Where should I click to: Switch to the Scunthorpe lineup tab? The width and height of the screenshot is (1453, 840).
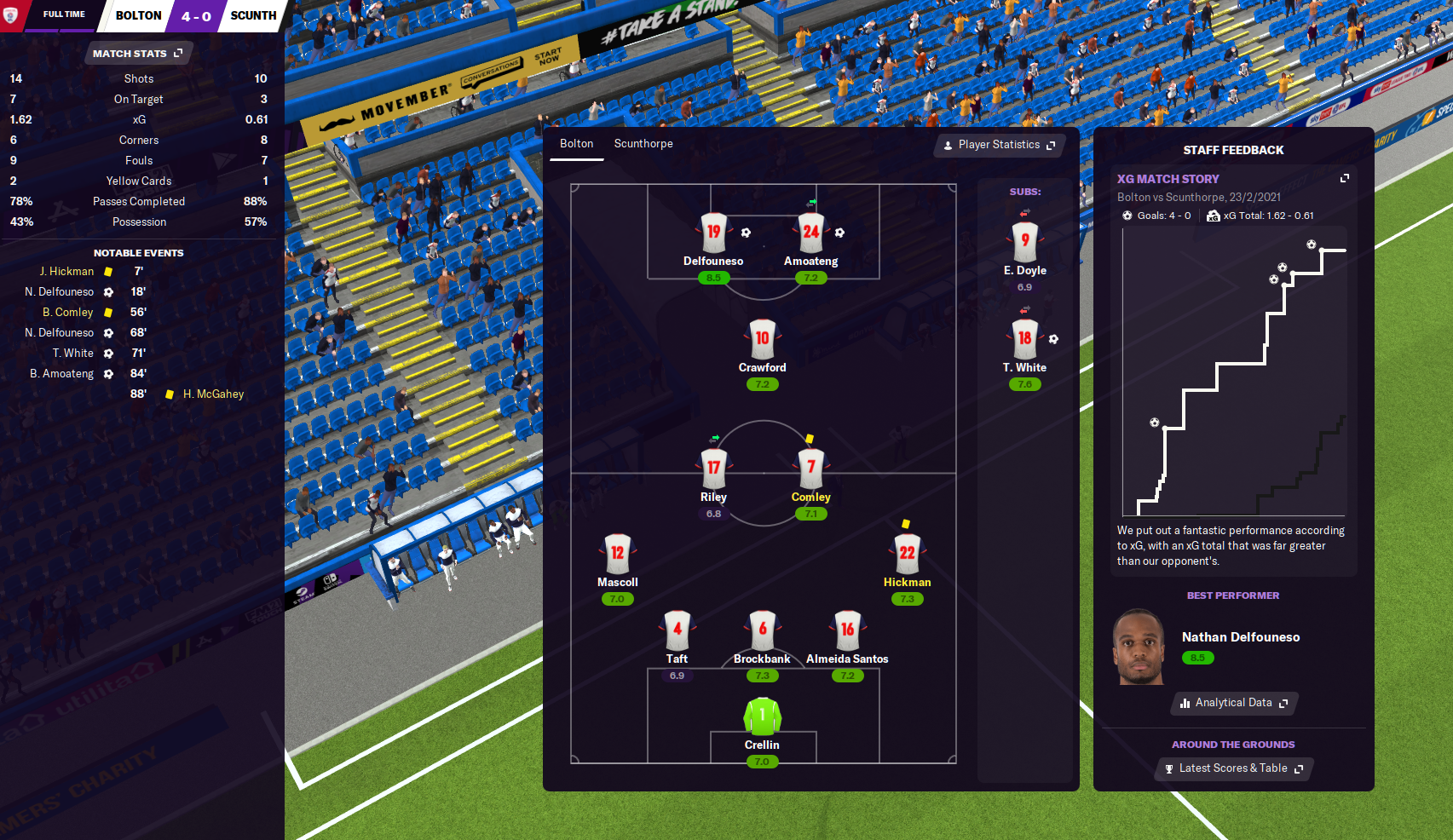pos(643,144)
